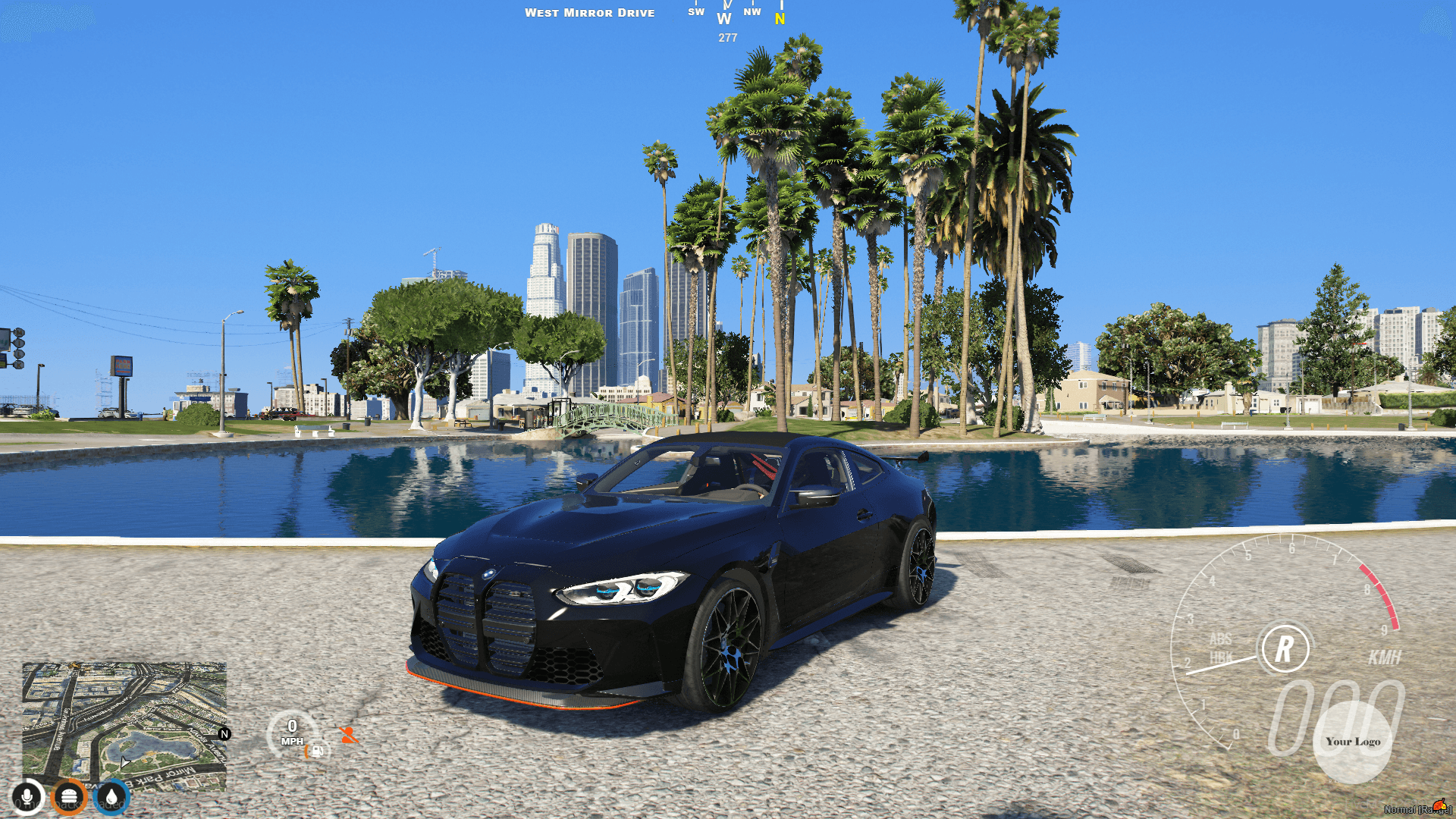Viewport: 1456px width, 819px height.
Task: Click the orange fuel level arc slider
Action: click(x=306, y=751)
